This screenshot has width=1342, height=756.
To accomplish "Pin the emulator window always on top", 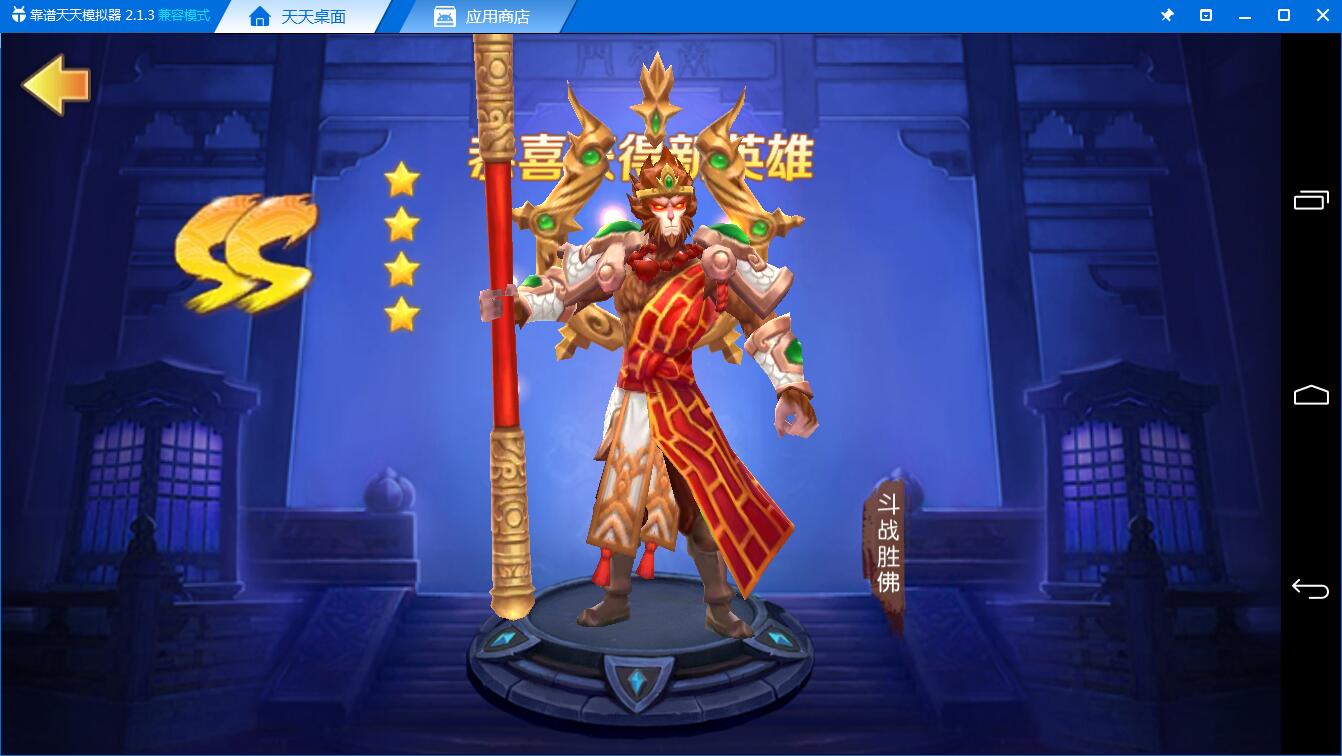I will (x=1167, y=15).
